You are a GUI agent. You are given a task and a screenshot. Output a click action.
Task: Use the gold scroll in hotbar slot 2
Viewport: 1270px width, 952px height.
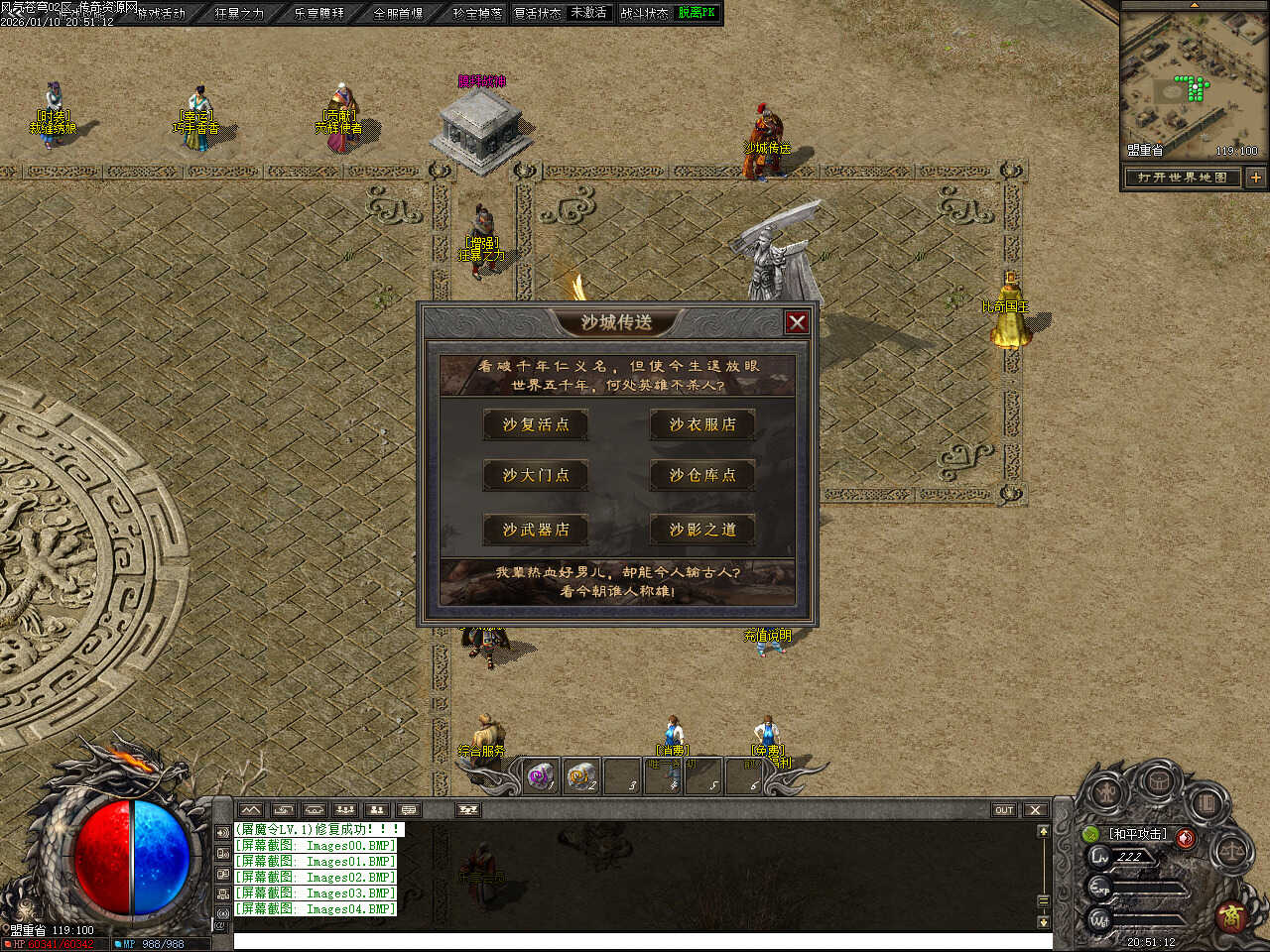(582, 776)
